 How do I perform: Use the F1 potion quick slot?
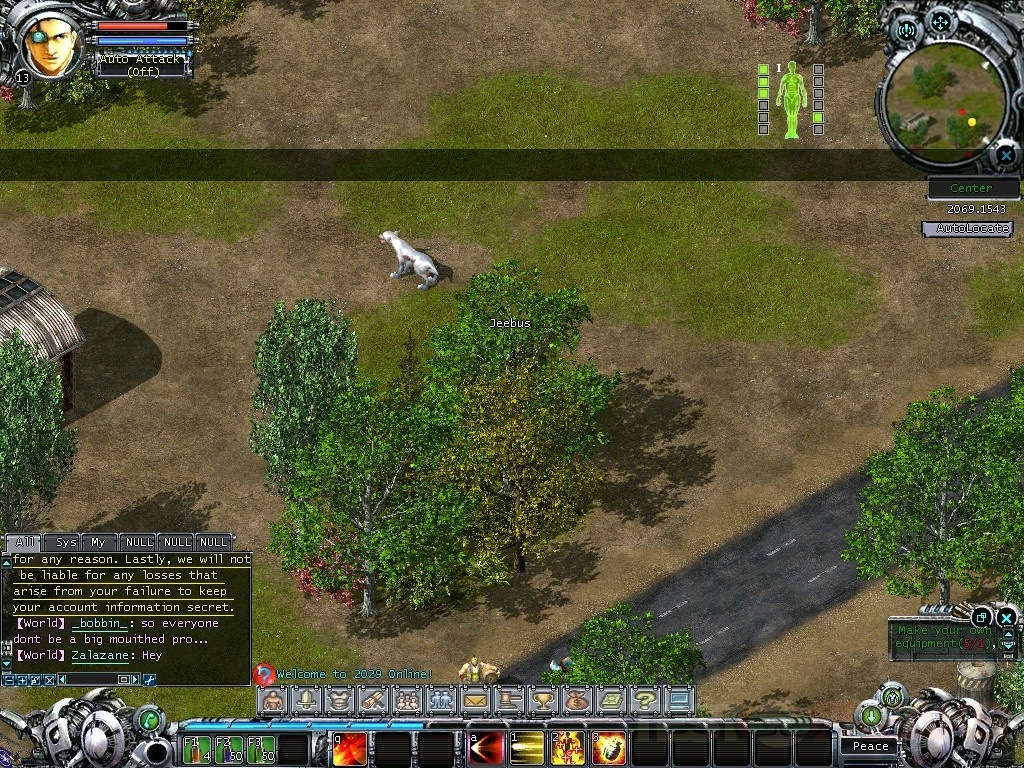click(197, 749)
